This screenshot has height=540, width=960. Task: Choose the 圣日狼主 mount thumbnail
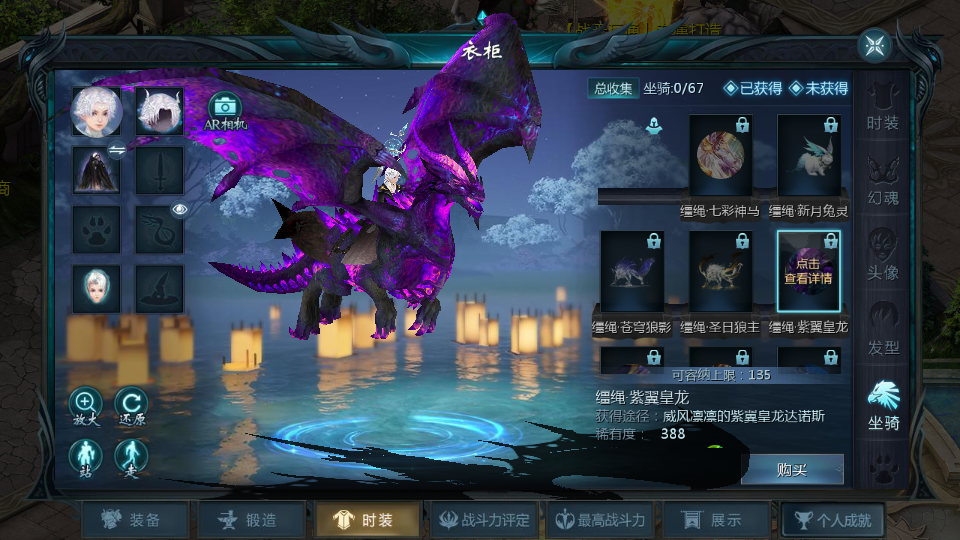[720, 272]
